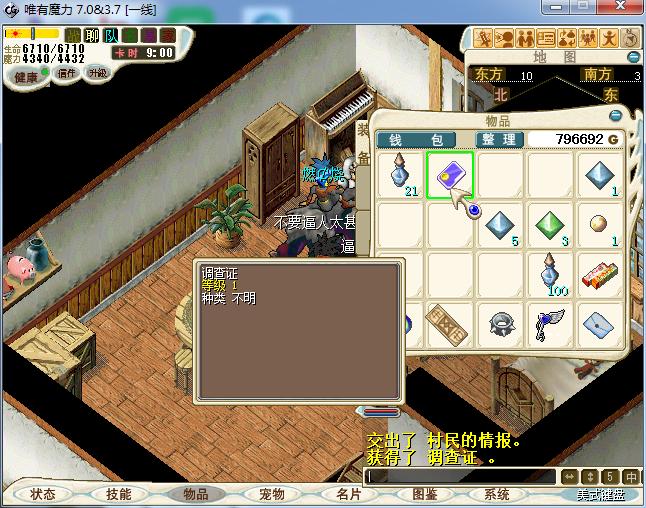Open the 系统 system menu
The image size is (646, 508).
tap(497, 494)
